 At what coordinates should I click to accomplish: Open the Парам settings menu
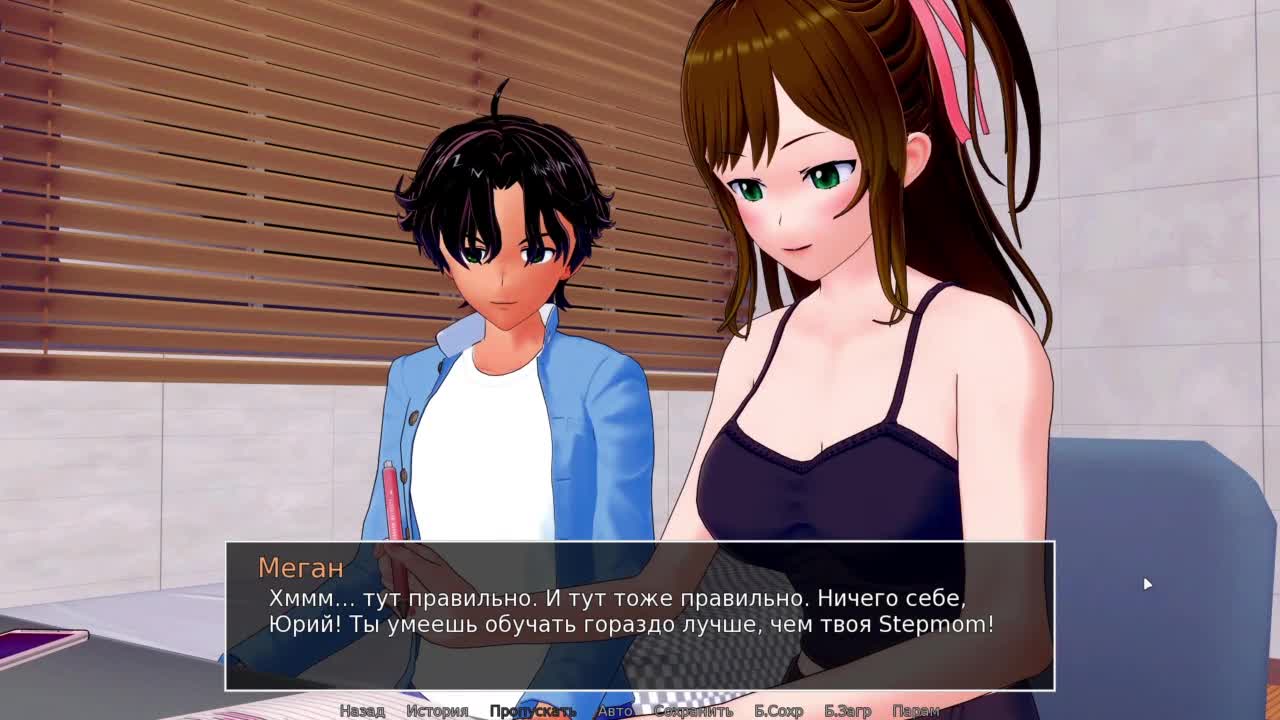(x=915, y=711)
